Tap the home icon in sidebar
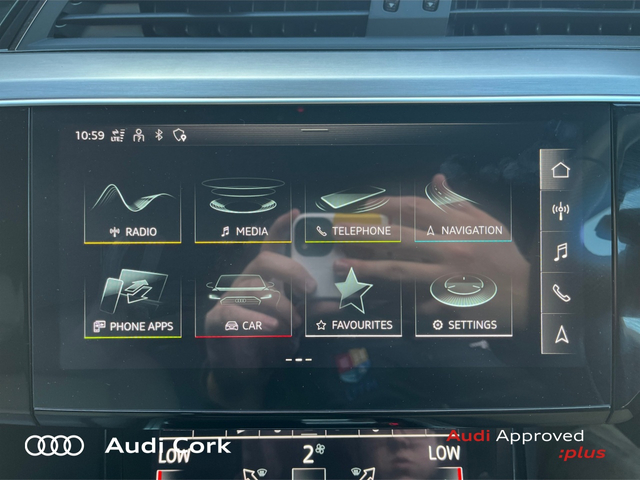 tap(560, 169)
